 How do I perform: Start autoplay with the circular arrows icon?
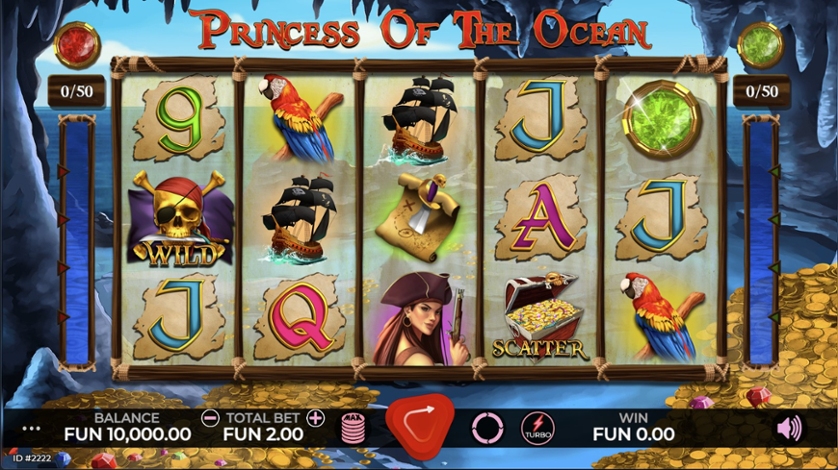click(x=487, y=429)
